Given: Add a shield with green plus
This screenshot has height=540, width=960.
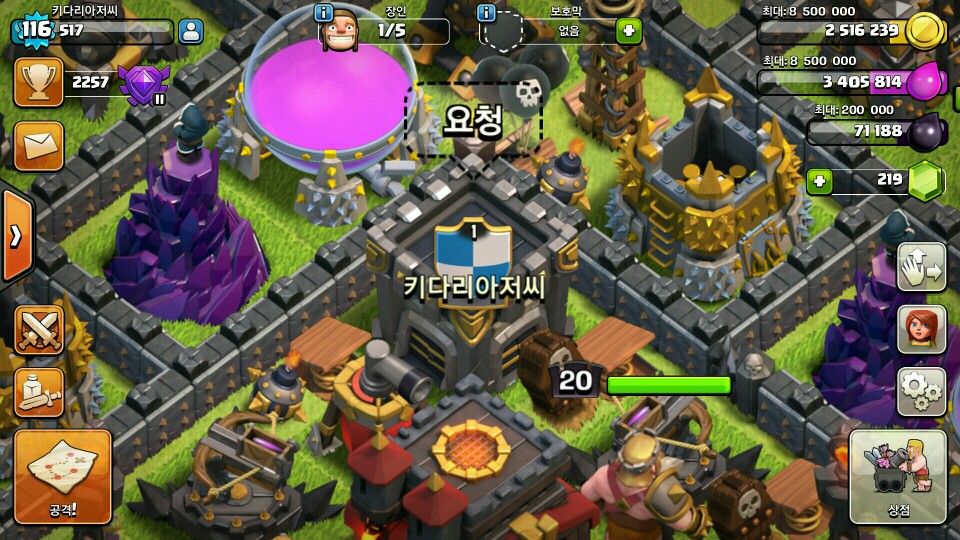Looking at the screenshot, I should [x=628, y=30].
